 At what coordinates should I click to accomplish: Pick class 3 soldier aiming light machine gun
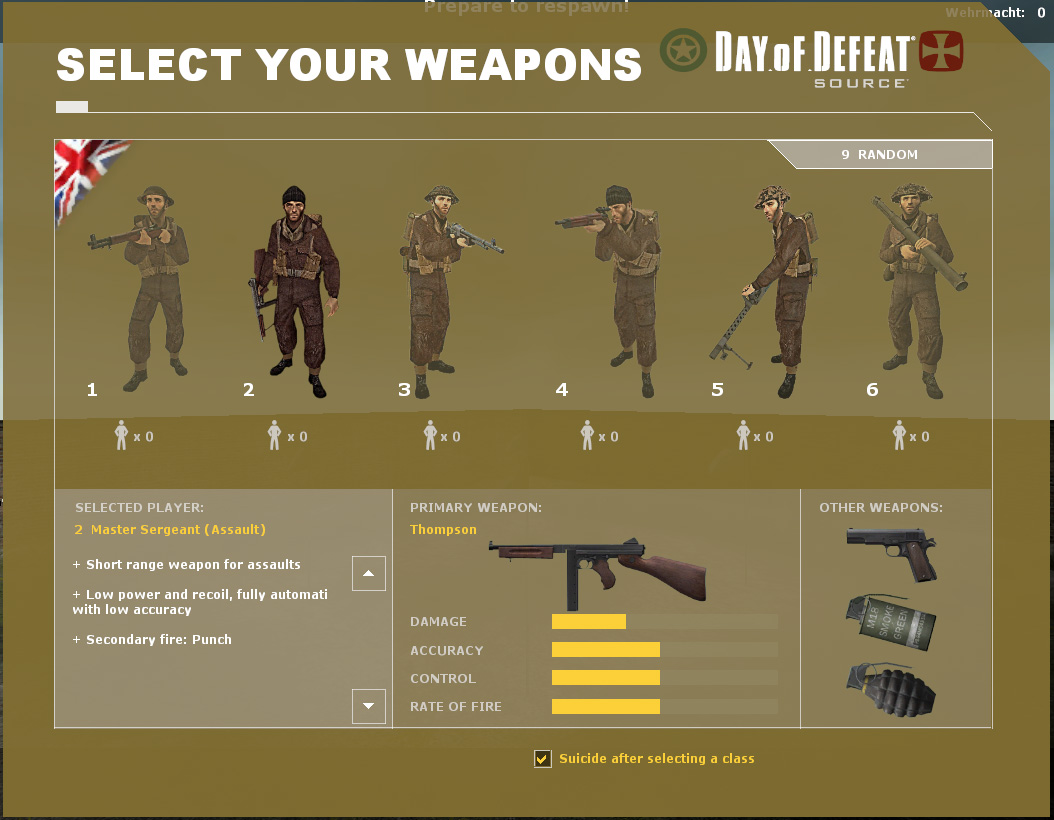pyautogui.click(x=436, y=290)
